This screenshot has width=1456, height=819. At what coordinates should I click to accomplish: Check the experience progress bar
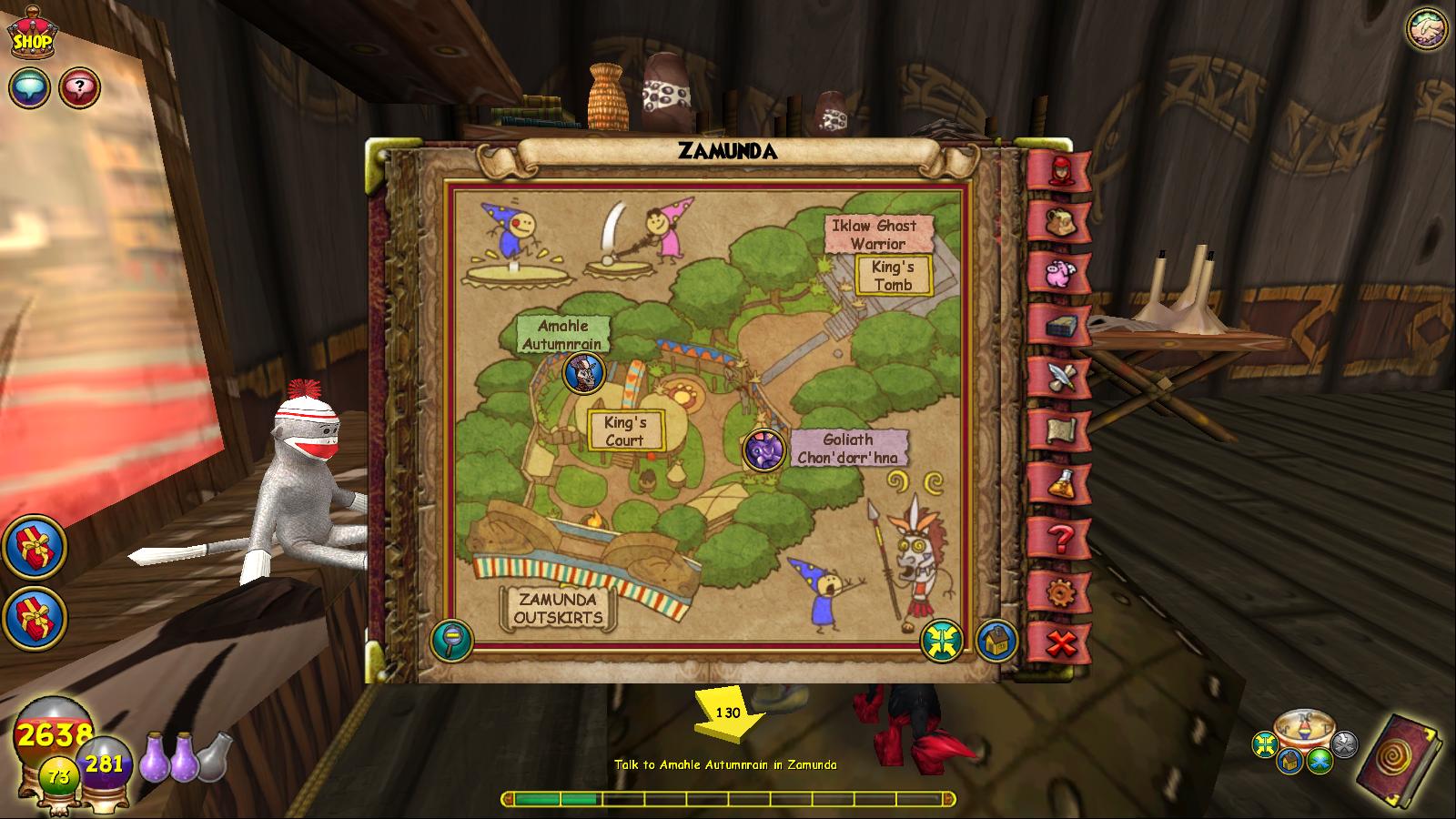click(728, 797)
